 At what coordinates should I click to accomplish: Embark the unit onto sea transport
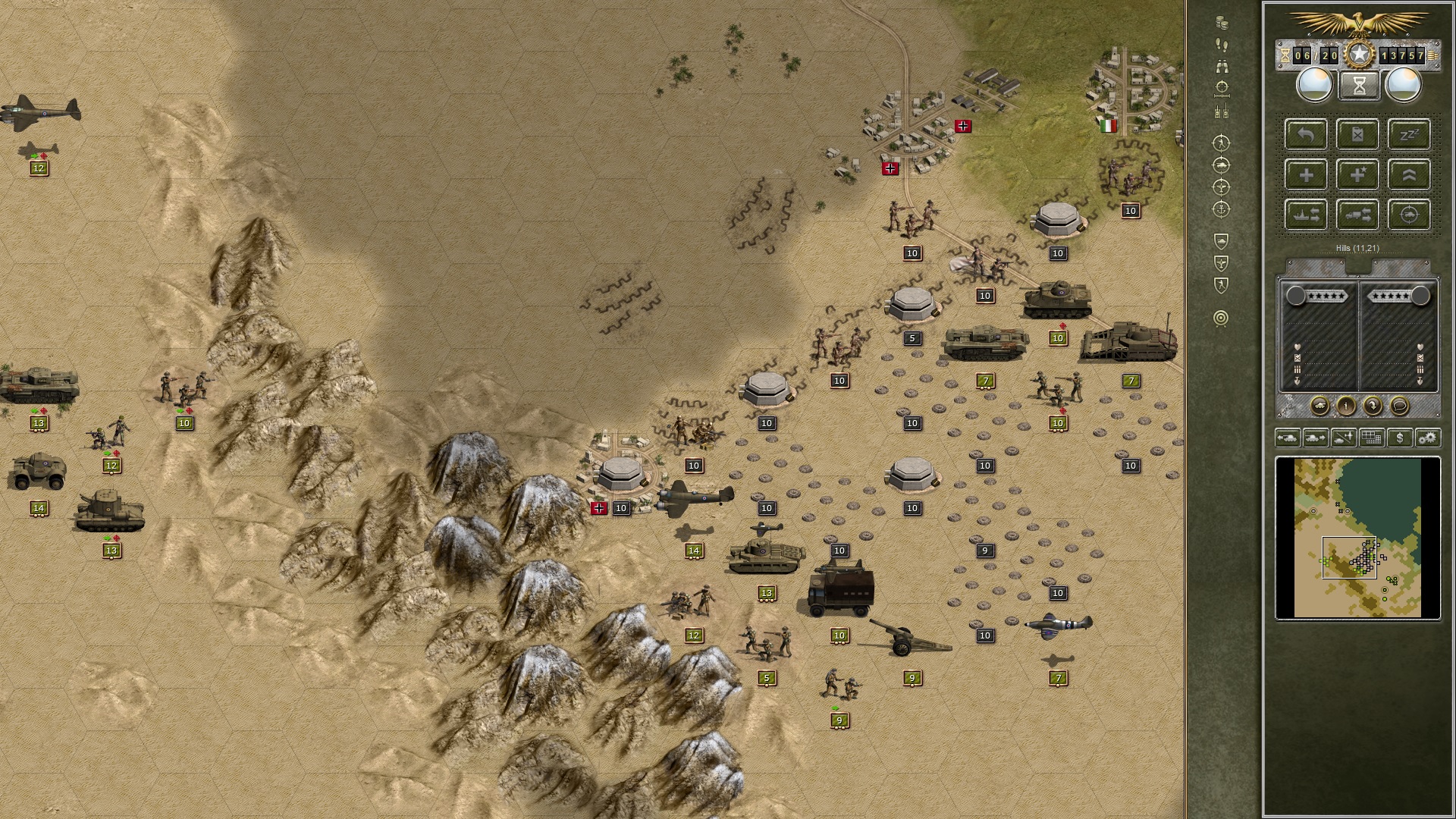(x=1305, y=214)
